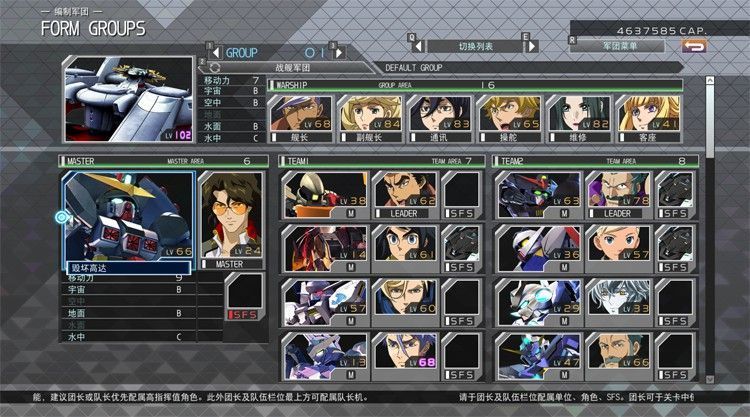Go to the previous group with left arrow
The image size is (750, 417).
click(x=212, y=51)
